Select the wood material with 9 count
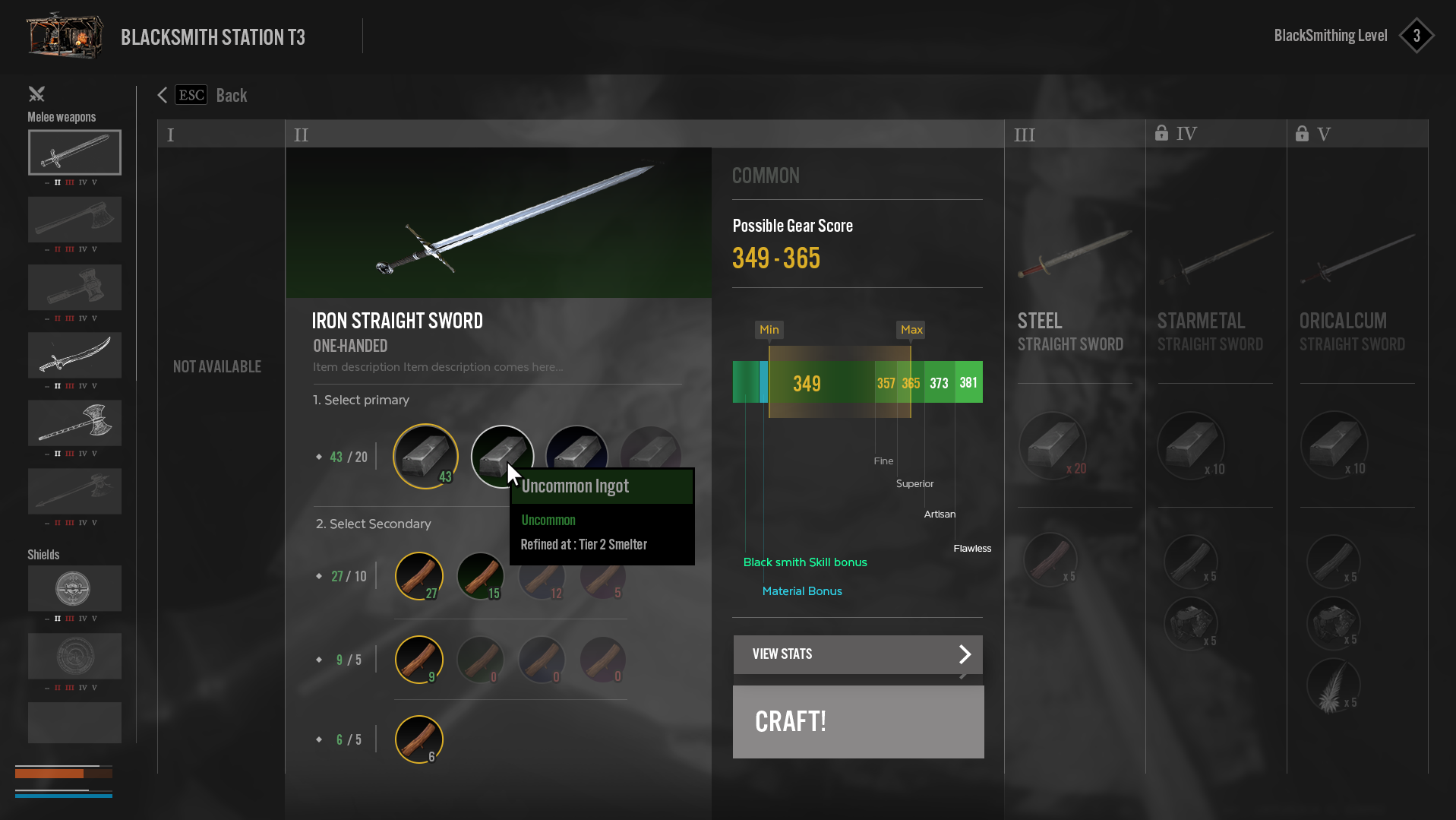 [418, 659]
